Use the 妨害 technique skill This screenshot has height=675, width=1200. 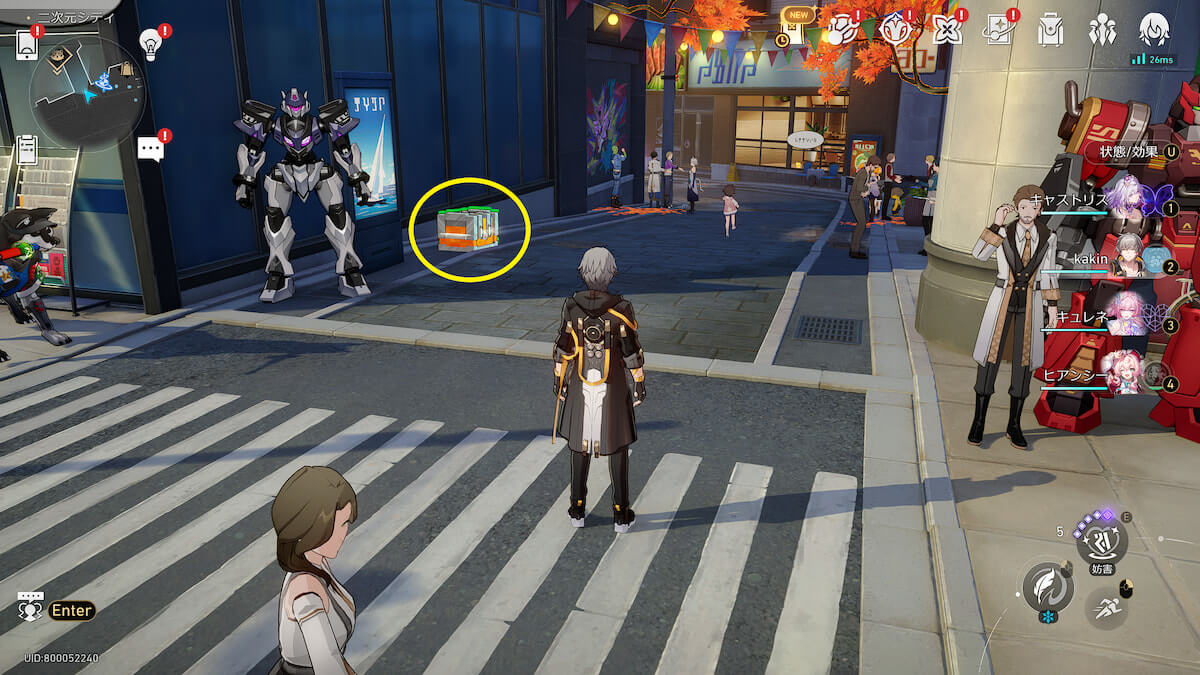pos(1101,540)
